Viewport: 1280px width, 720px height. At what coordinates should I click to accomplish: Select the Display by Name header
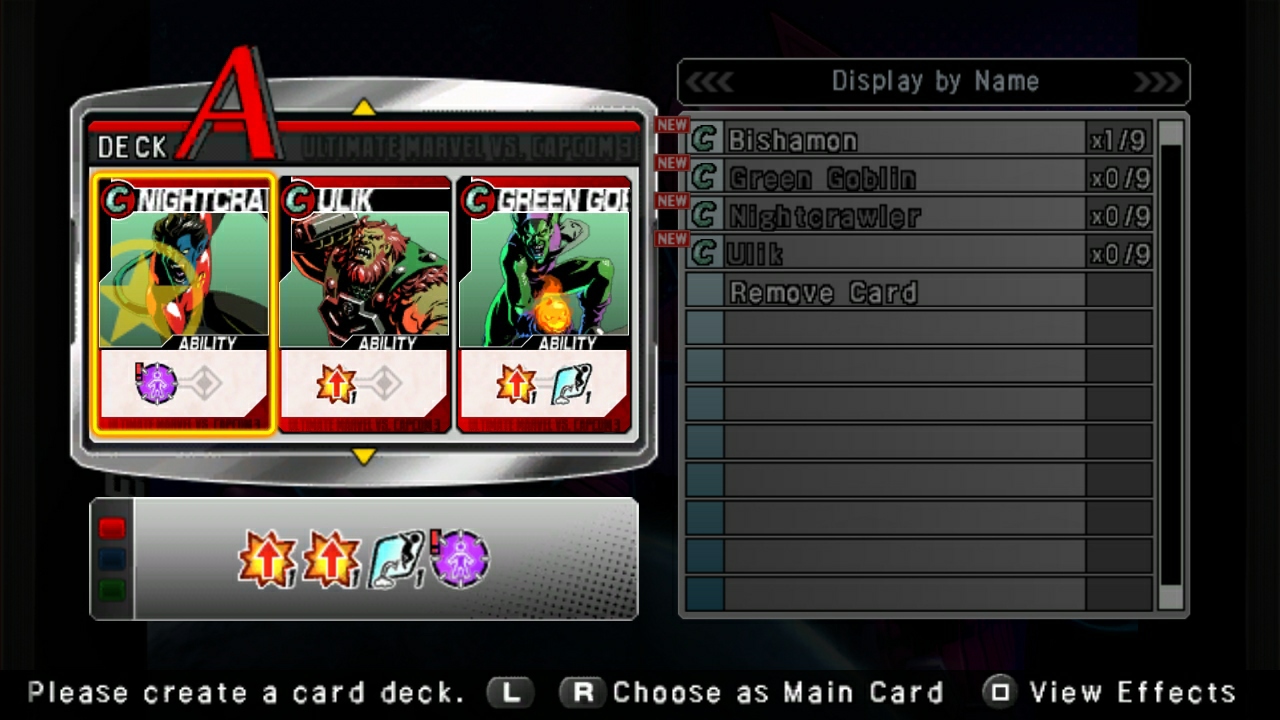click(935, 81)
